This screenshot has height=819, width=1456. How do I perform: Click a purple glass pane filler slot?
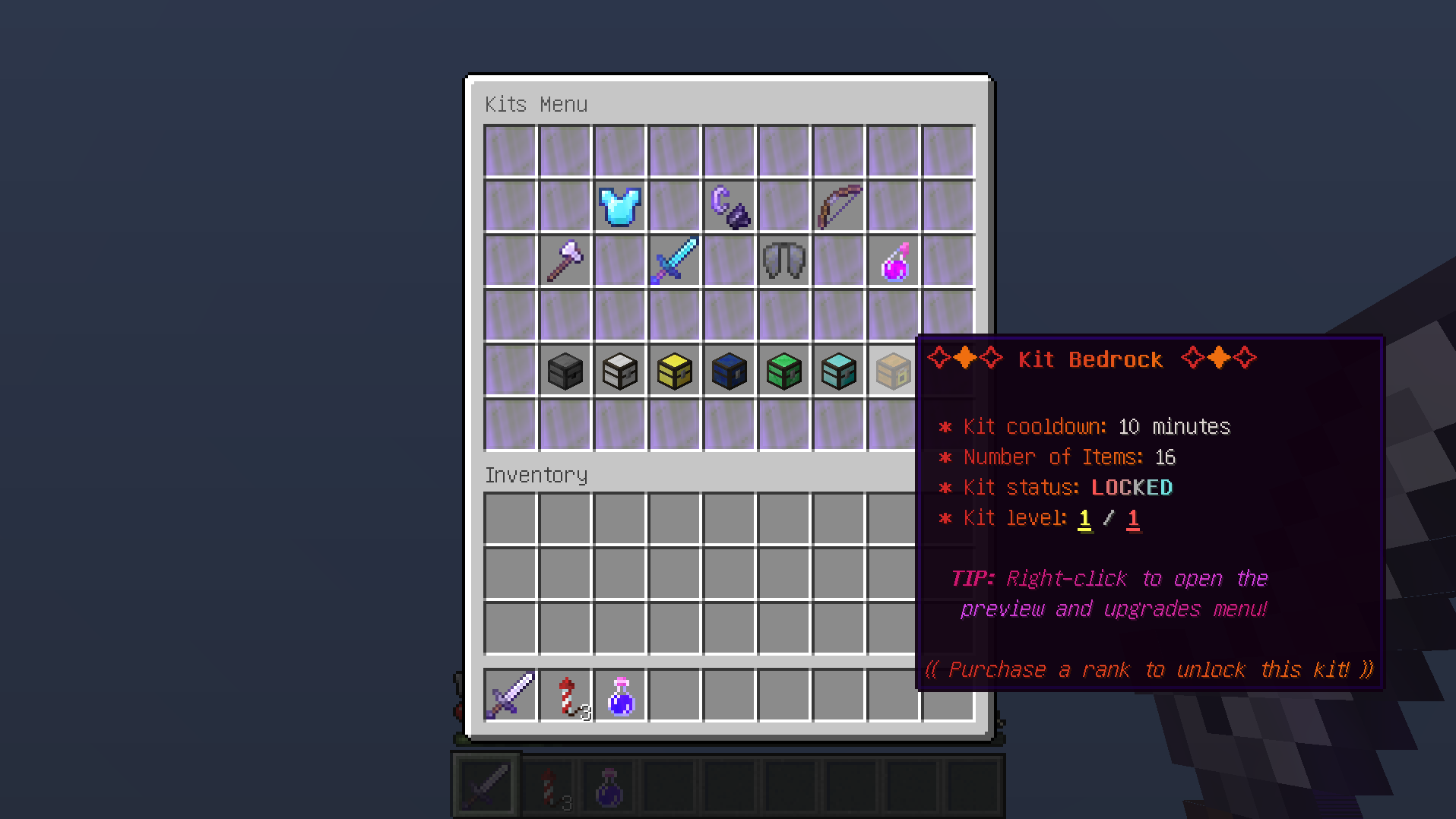pos(509,150)
